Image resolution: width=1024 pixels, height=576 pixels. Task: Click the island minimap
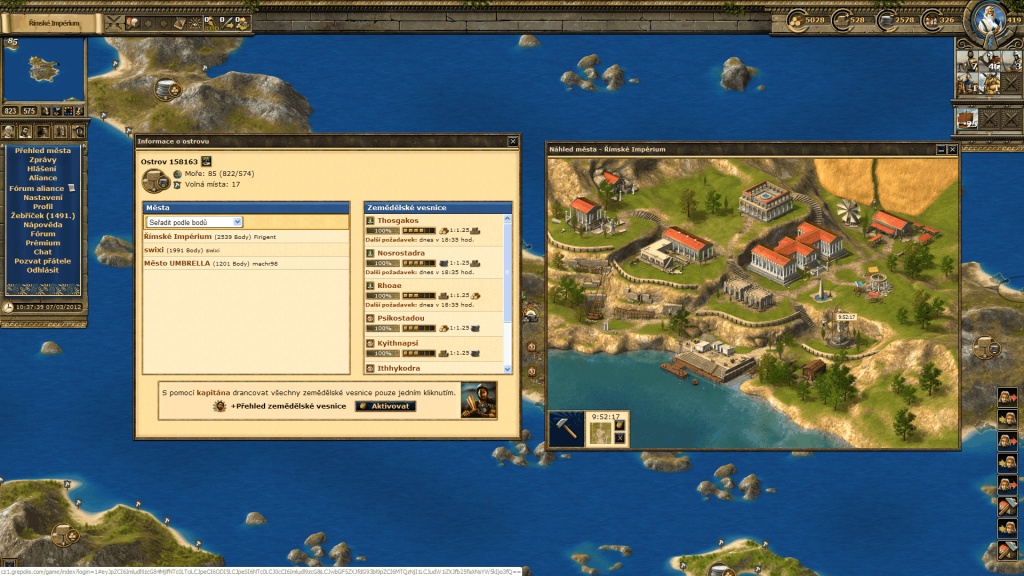tap(42, 70)
